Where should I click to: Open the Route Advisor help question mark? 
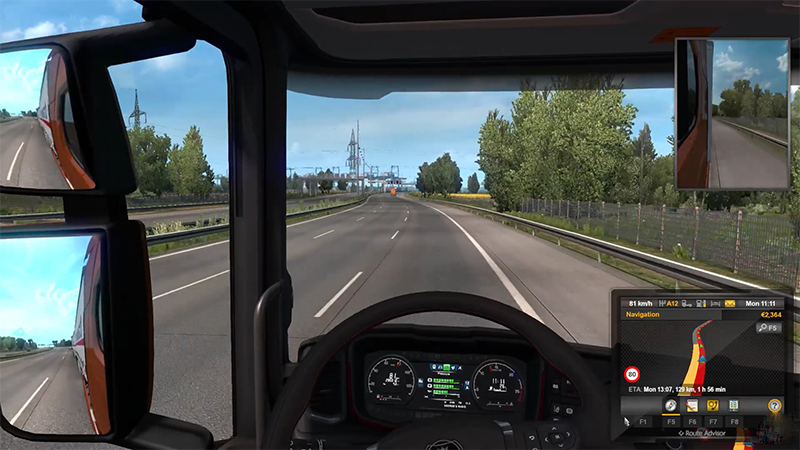[774, 405]
